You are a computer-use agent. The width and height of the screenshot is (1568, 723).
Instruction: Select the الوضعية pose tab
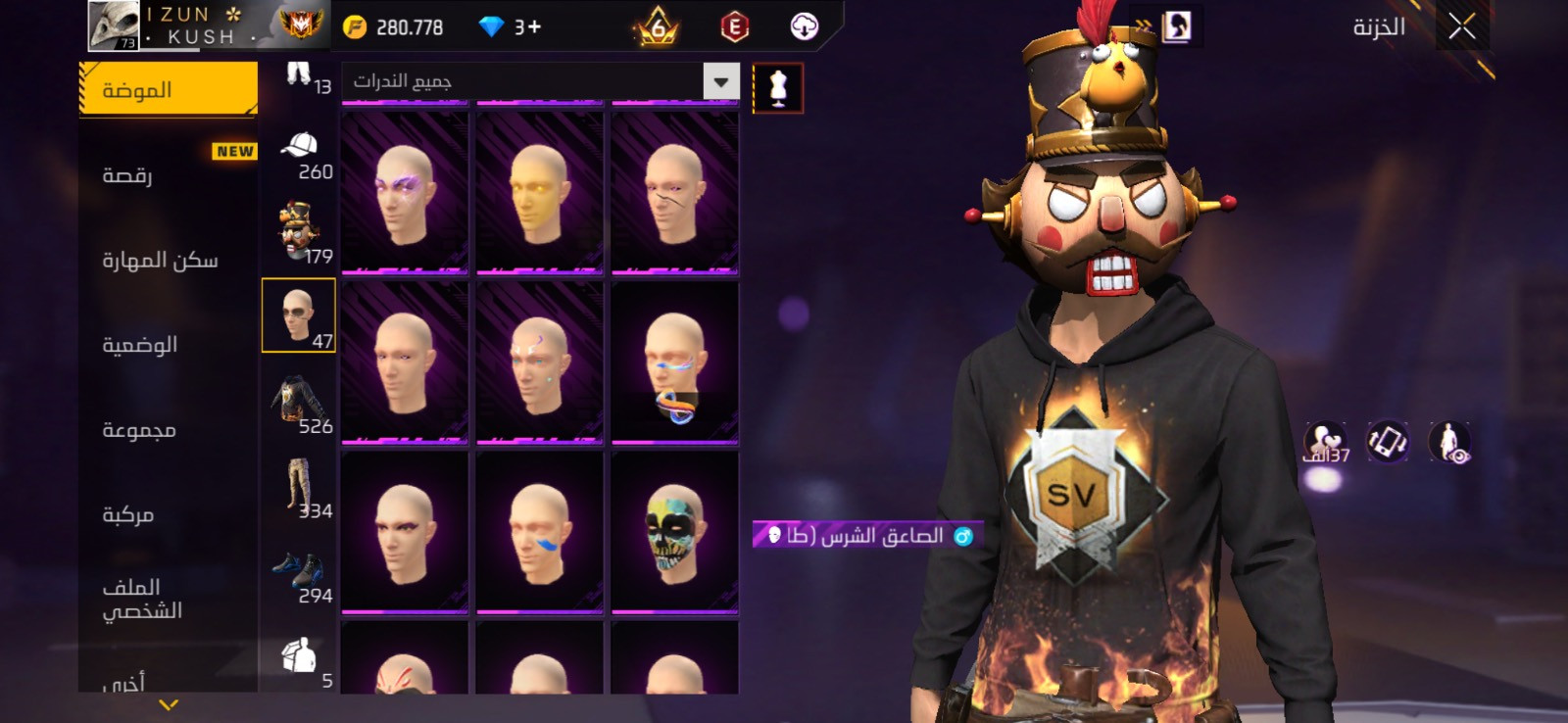(168, 345)
